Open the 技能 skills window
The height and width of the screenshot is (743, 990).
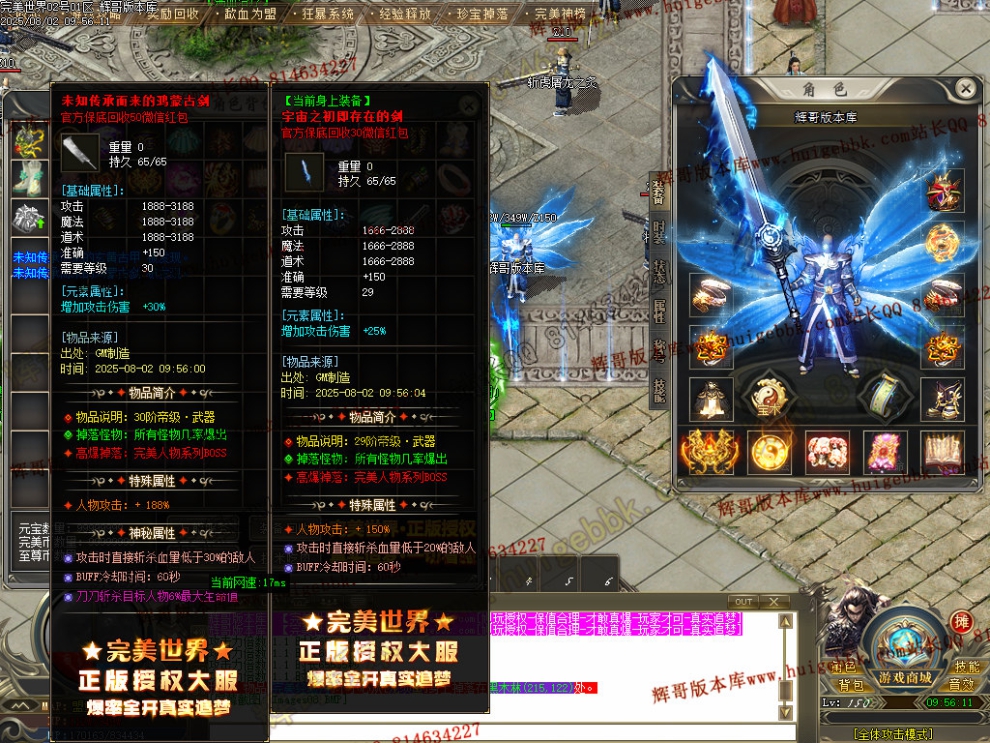pos(966,667)
